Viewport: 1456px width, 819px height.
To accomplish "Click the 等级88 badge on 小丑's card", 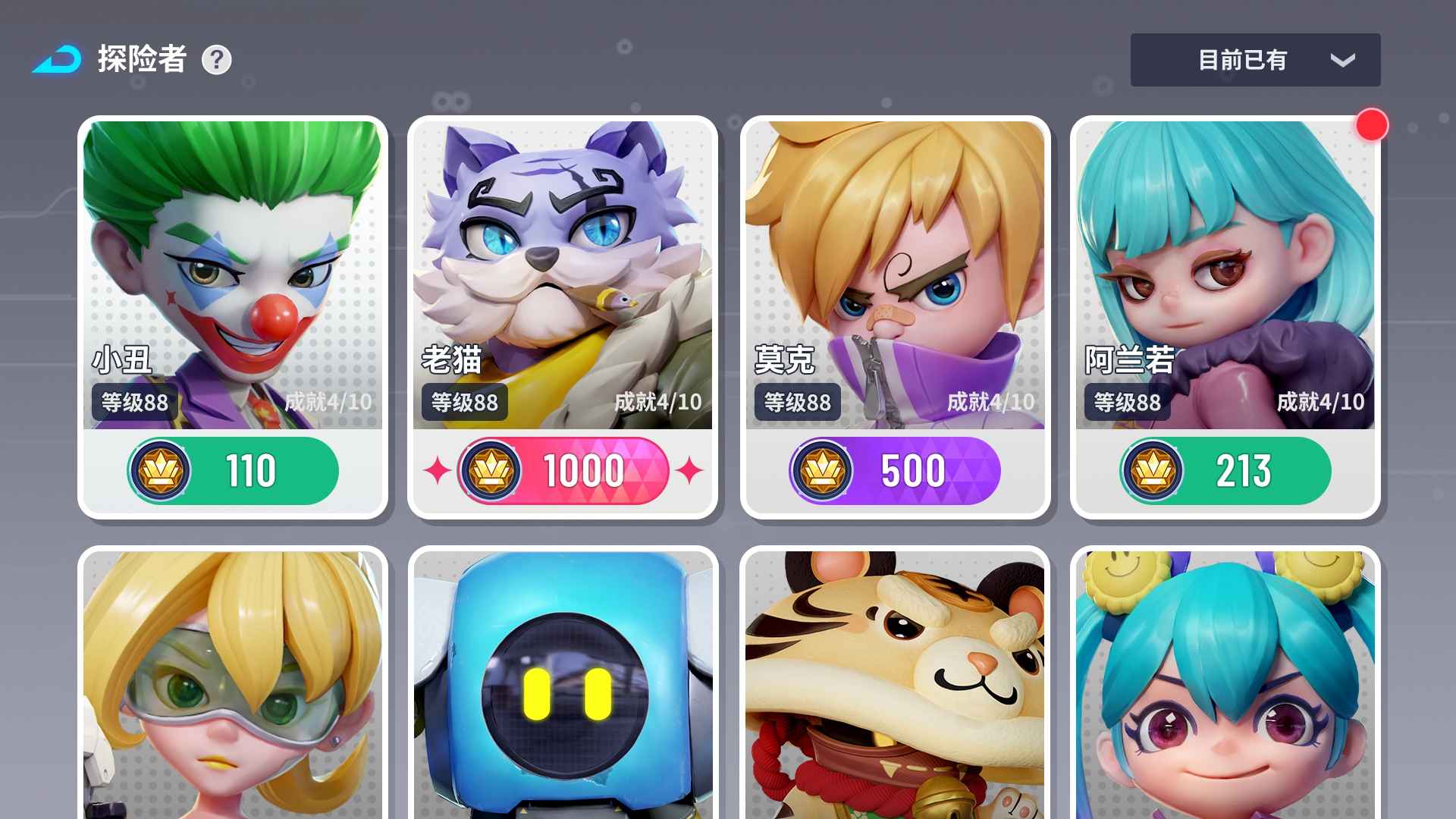I will (133, 403).
